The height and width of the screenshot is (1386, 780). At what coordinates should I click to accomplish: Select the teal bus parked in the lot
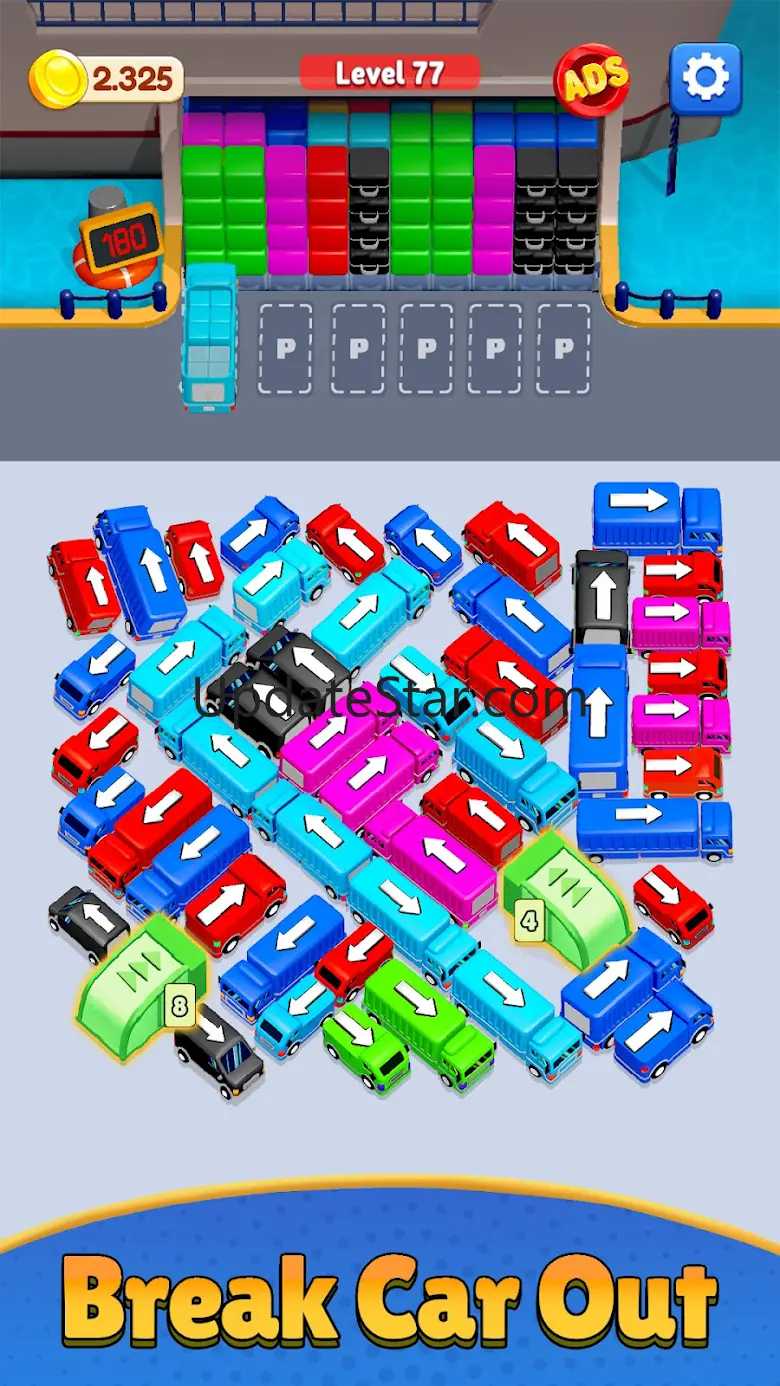click(209, 338)
